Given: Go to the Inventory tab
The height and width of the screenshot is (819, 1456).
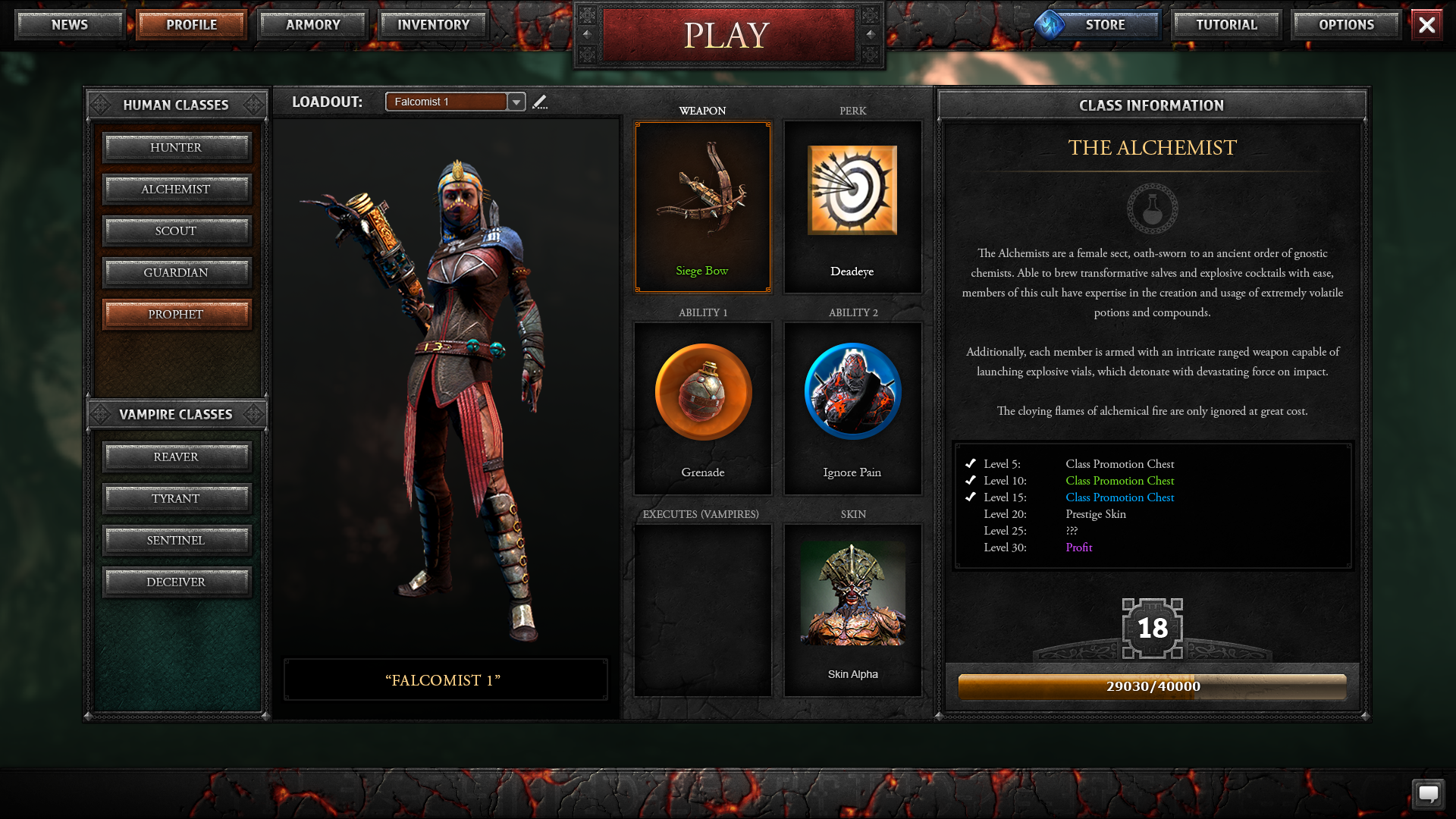Looking at the screenshot, I should point(434,25).
